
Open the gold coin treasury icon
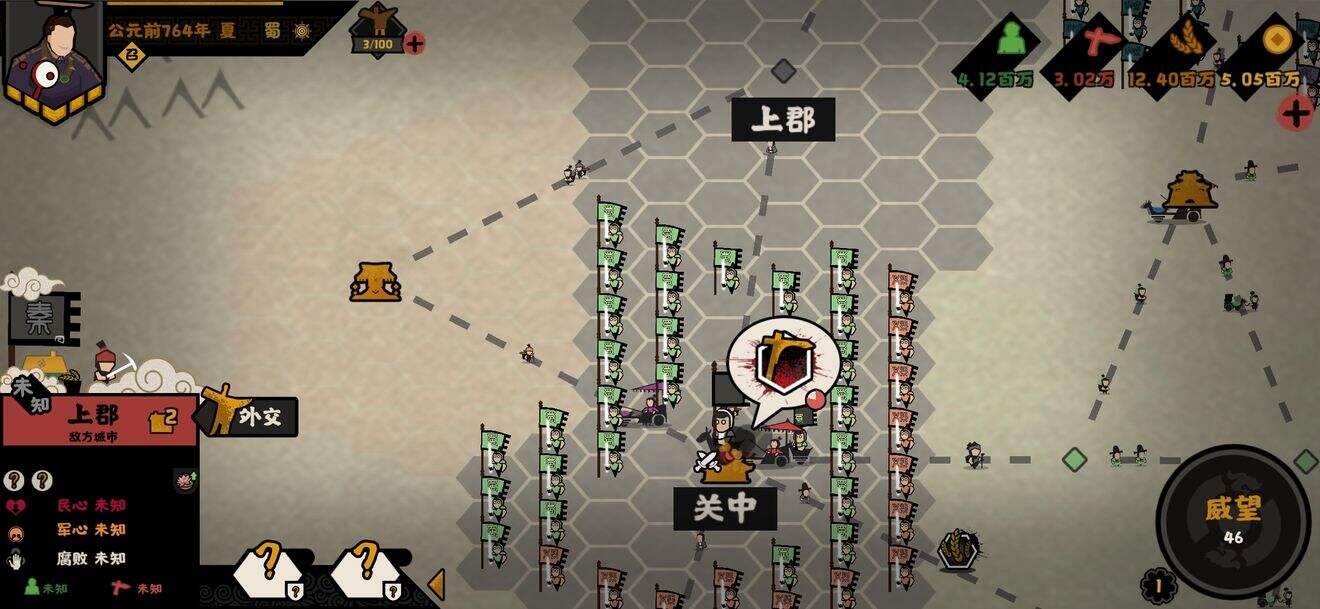click(x=1273, y=42)
